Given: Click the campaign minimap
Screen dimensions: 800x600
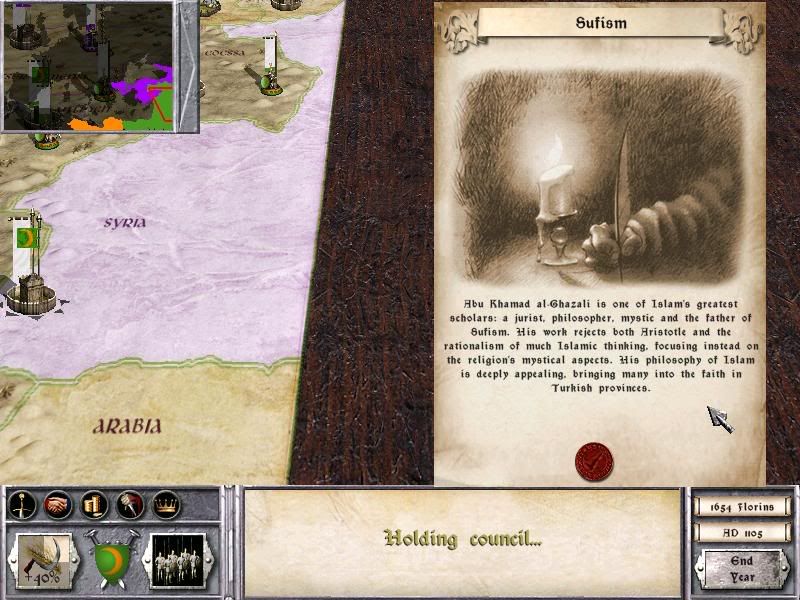Looking at the screenshot, I should [x=88, y=66].
